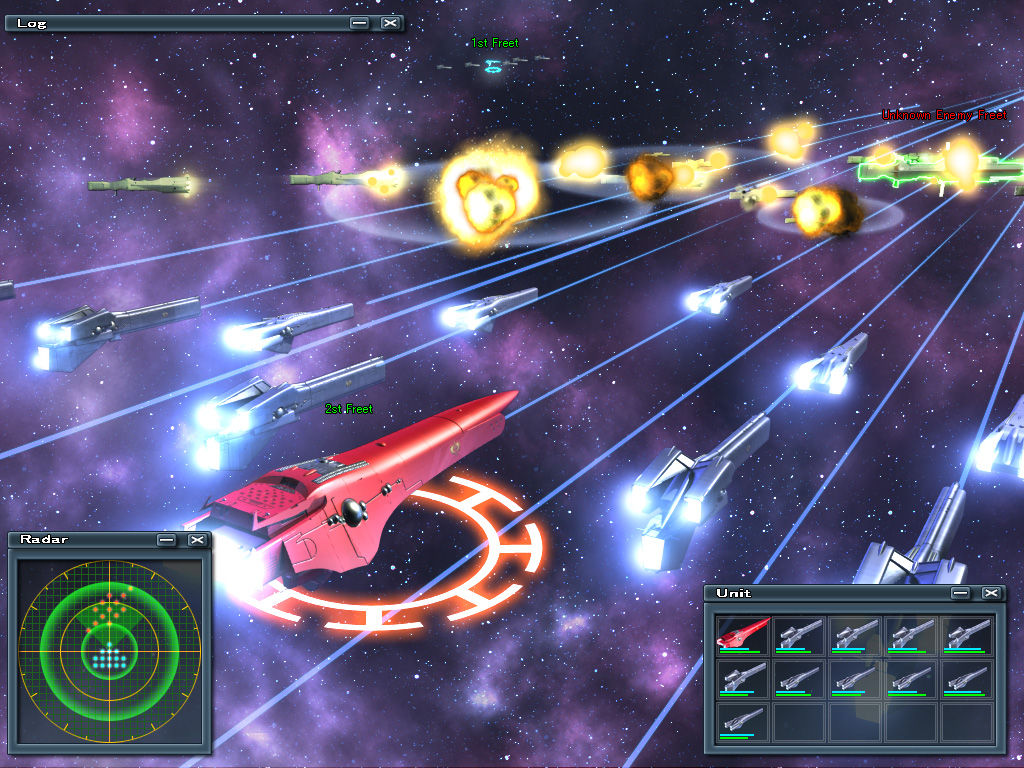
Task: Select the red flagship in Unit panel
Action: click(743, 634)
